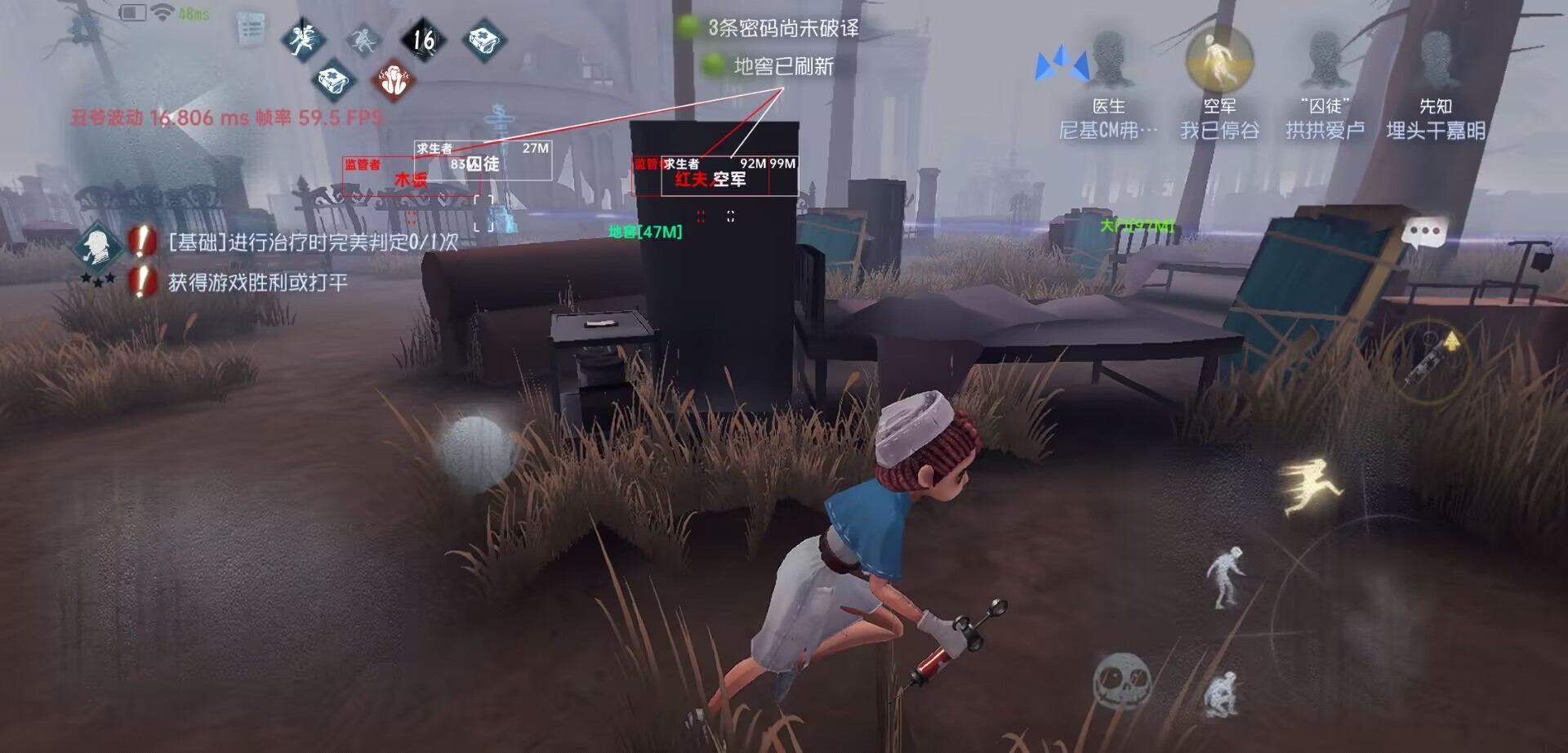
Task: Use the syringe item button
Action: pos(1431,359)
